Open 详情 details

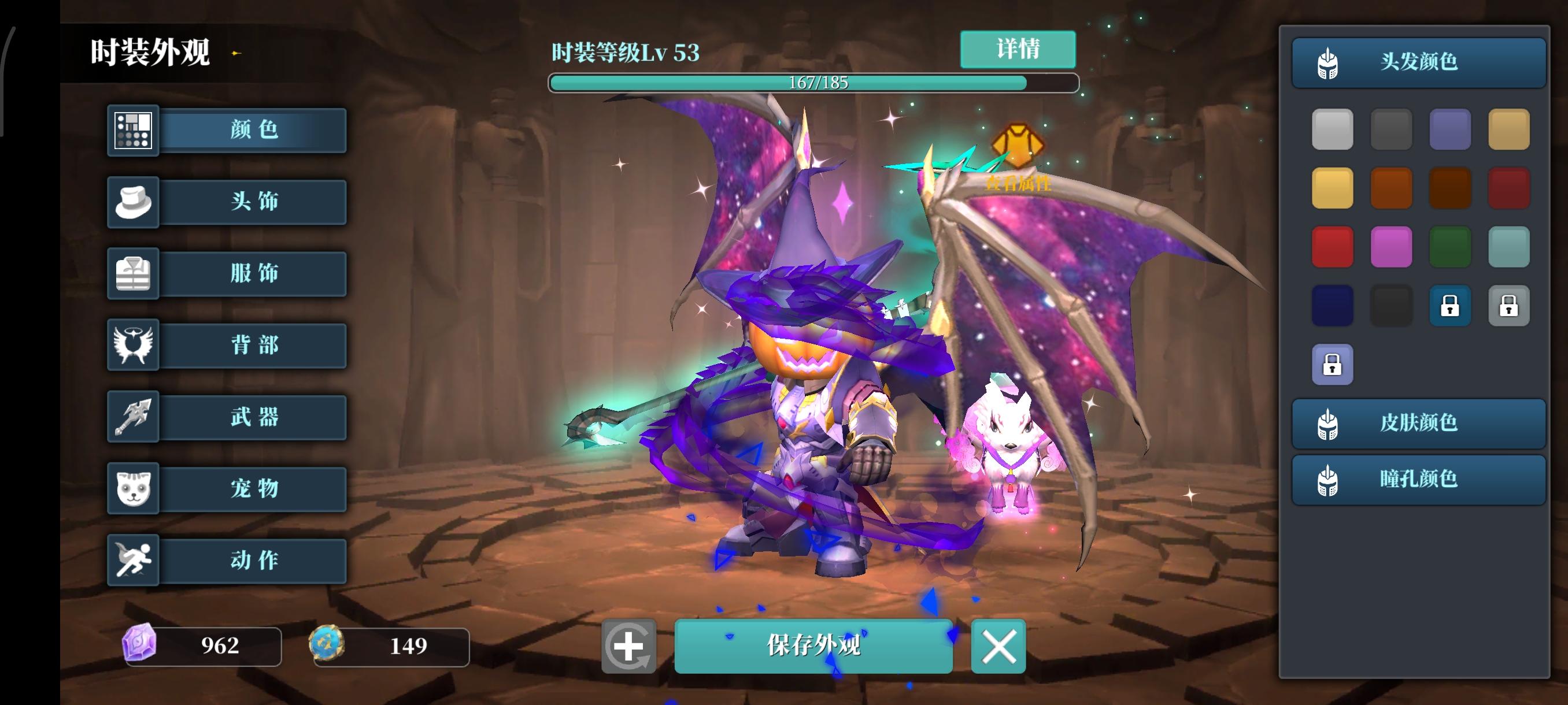coord(1017,49)
